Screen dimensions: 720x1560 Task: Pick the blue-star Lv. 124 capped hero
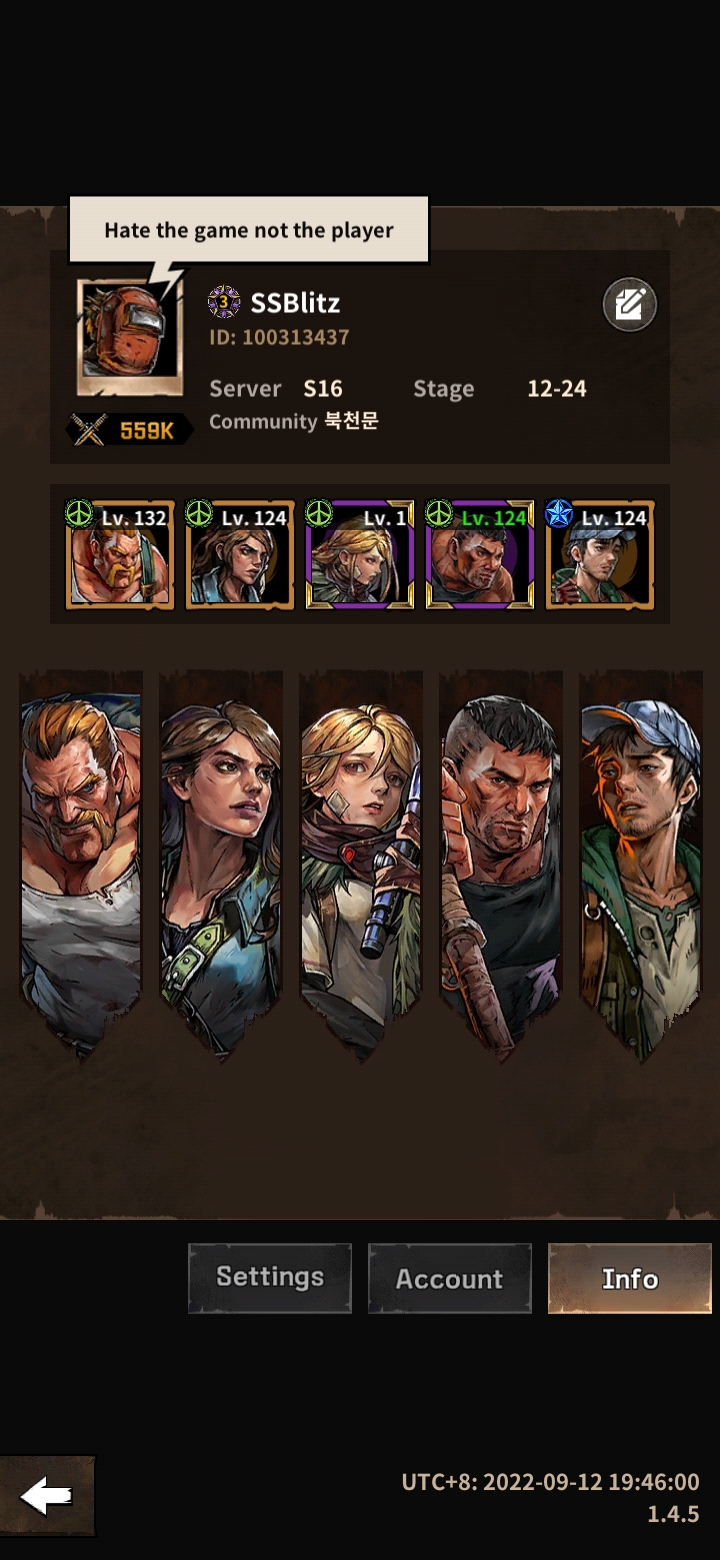[600, 556]
